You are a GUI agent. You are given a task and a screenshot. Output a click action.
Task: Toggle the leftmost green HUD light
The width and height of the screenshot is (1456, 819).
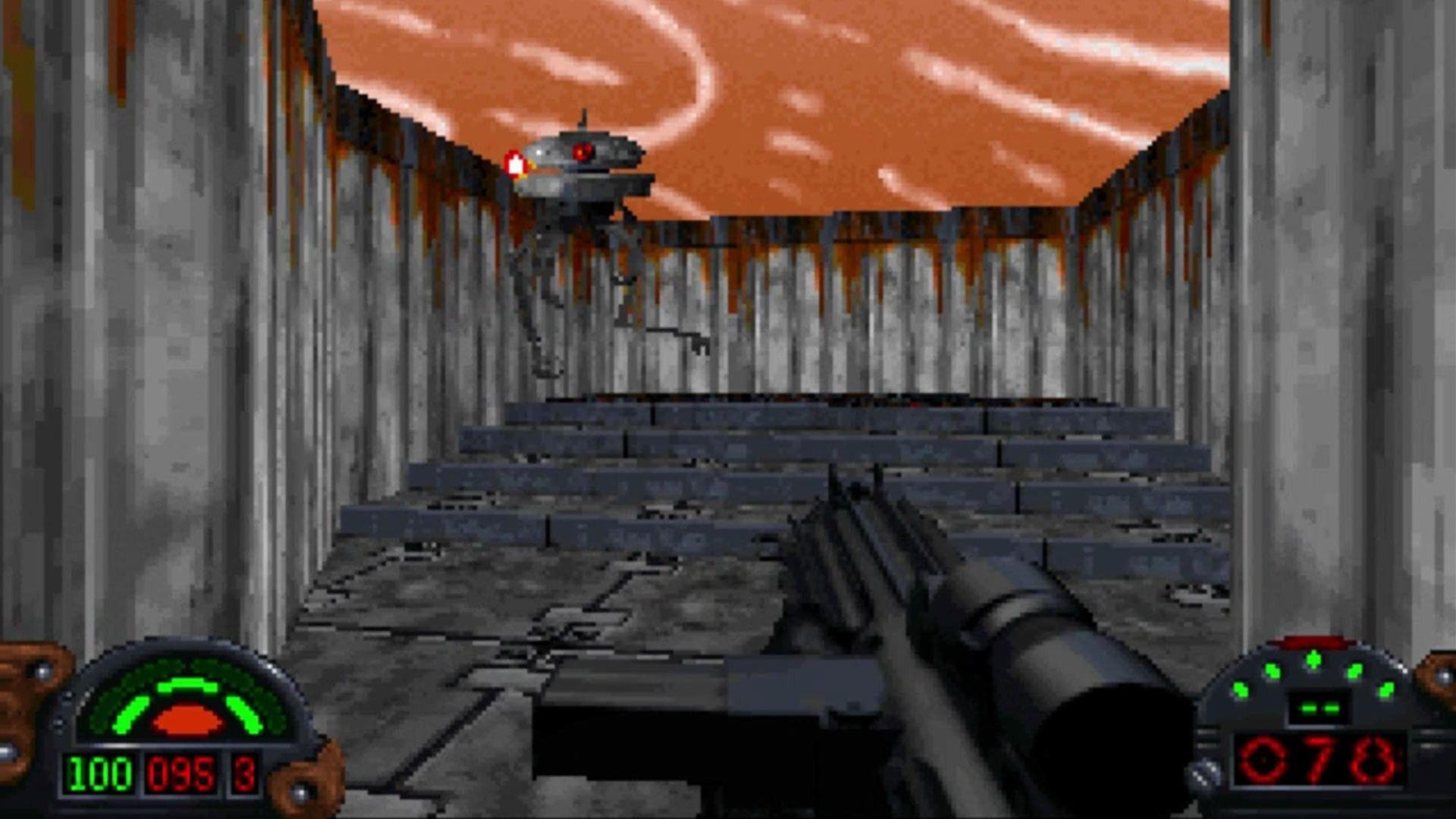1240,690
